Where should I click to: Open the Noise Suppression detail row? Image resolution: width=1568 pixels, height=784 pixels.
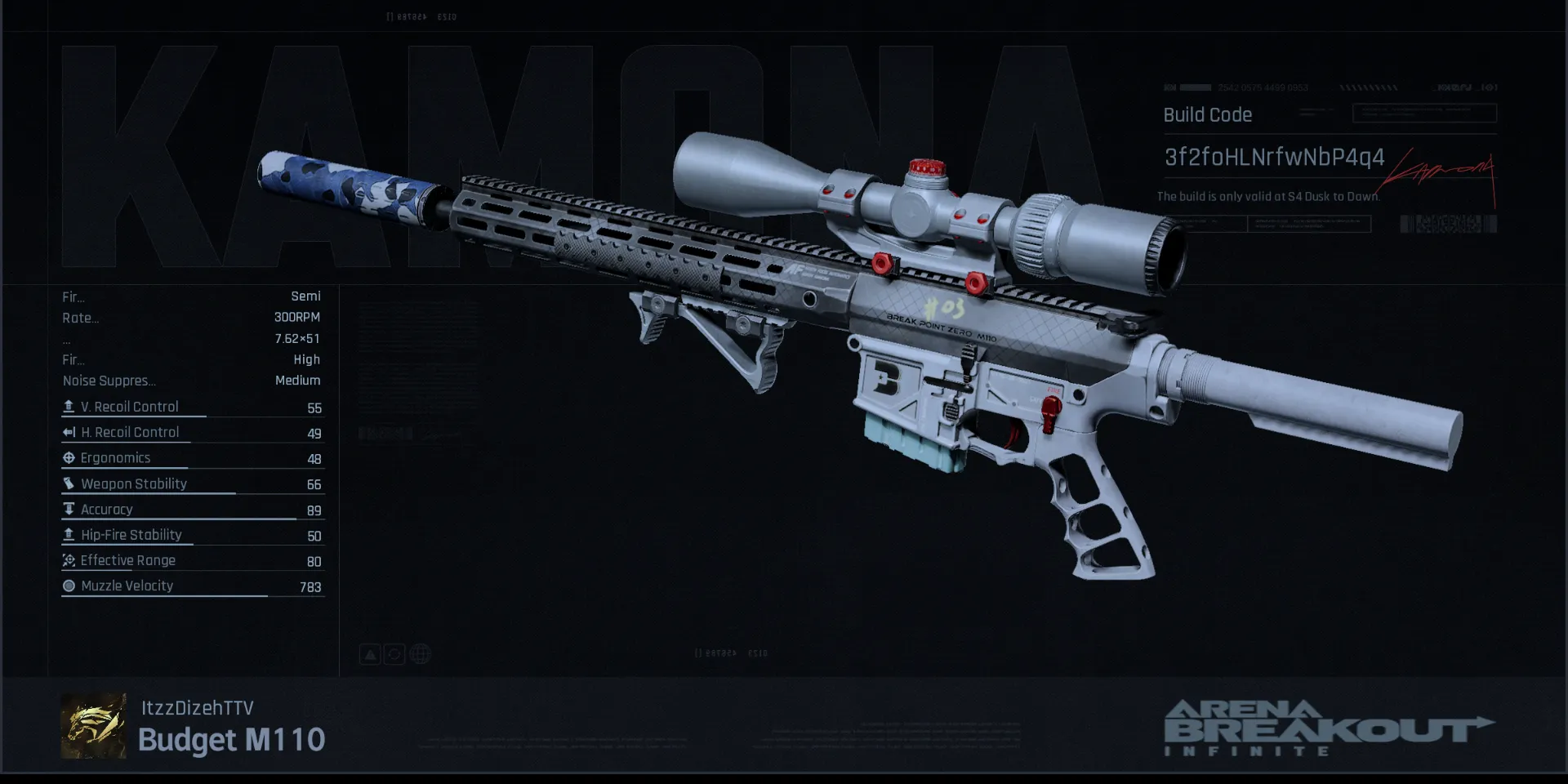click(192, 381)
